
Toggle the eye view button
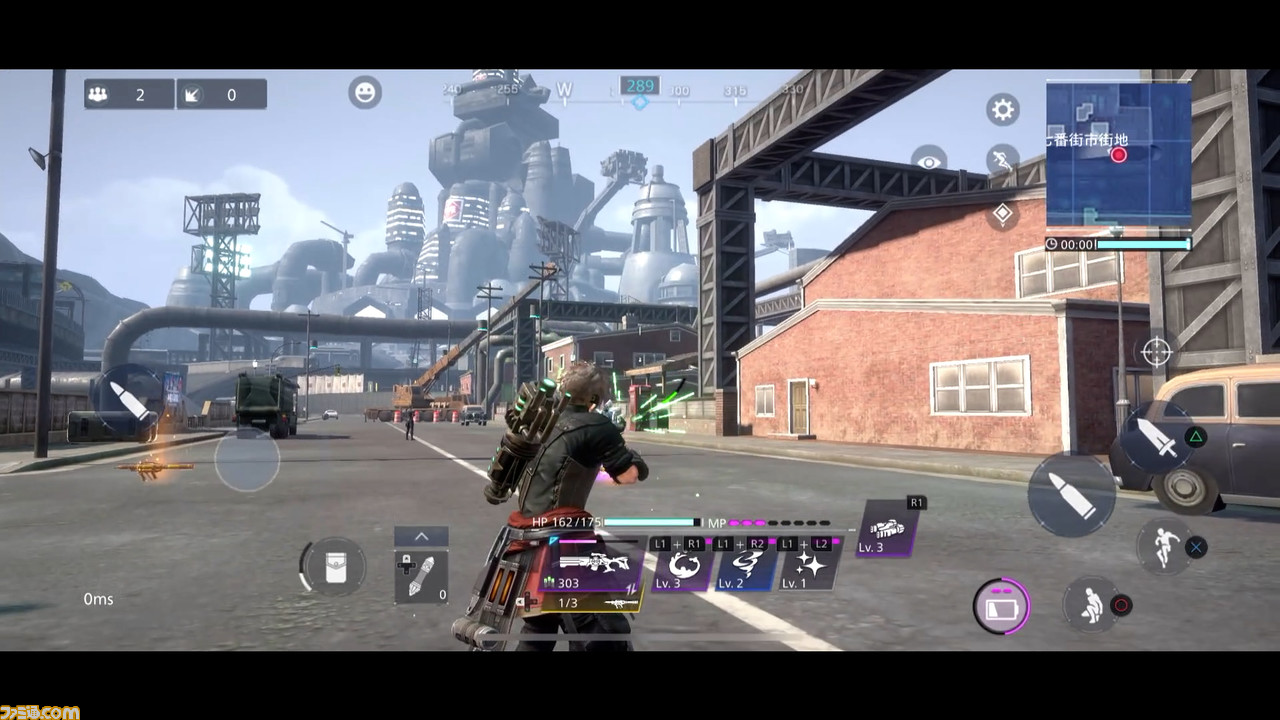(x=928, y=162)
